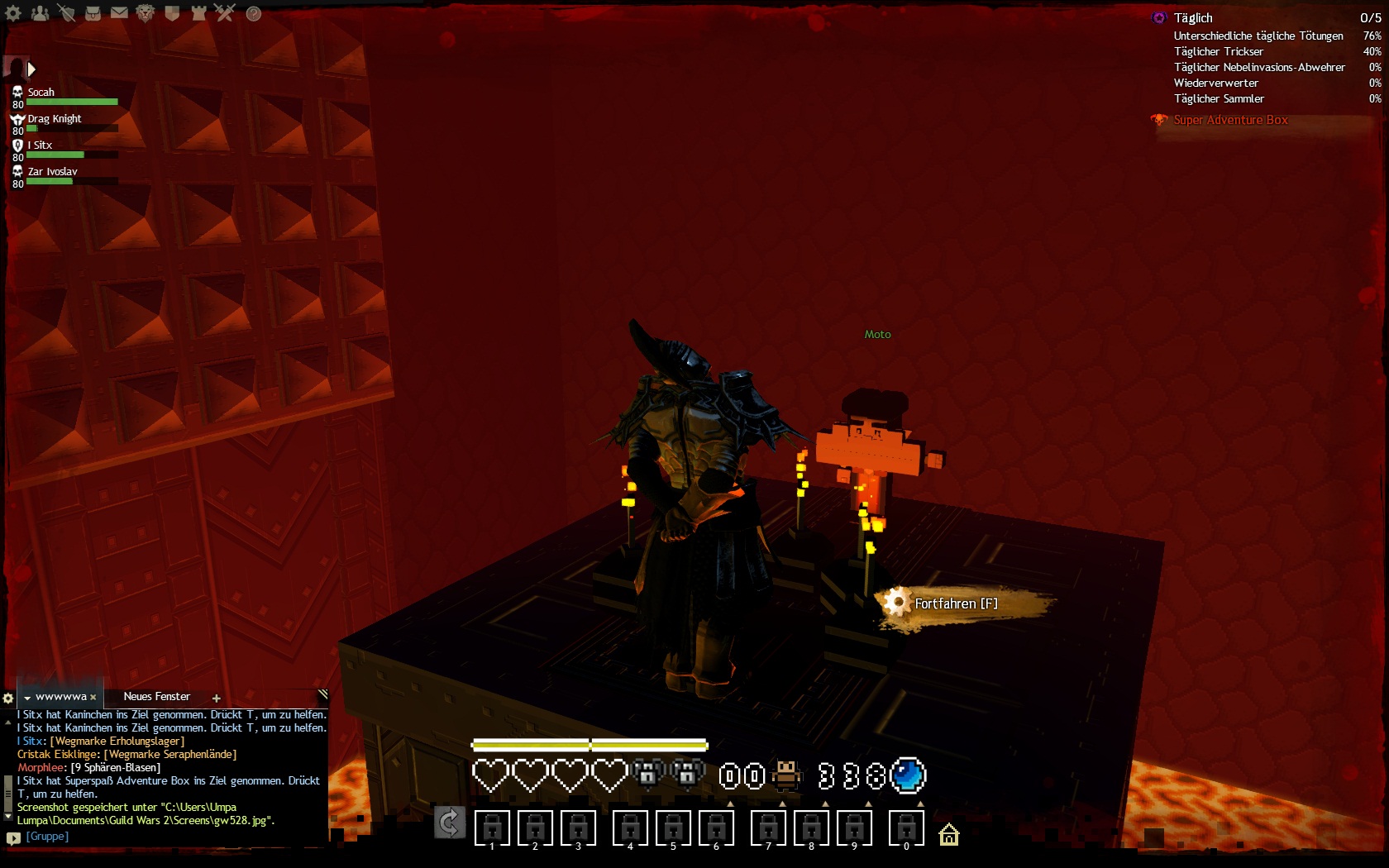The image size is (1389, 868).
Task: Open the mail envelope icon
Action: [119, 13]
